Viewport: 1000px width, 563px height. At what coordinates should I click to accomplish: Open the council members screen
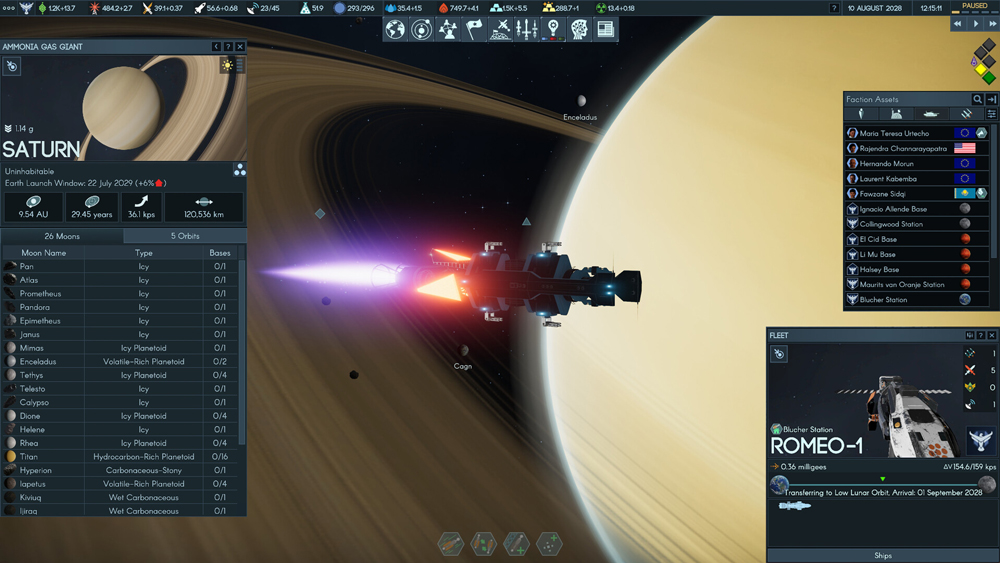(x=448, y=30)
